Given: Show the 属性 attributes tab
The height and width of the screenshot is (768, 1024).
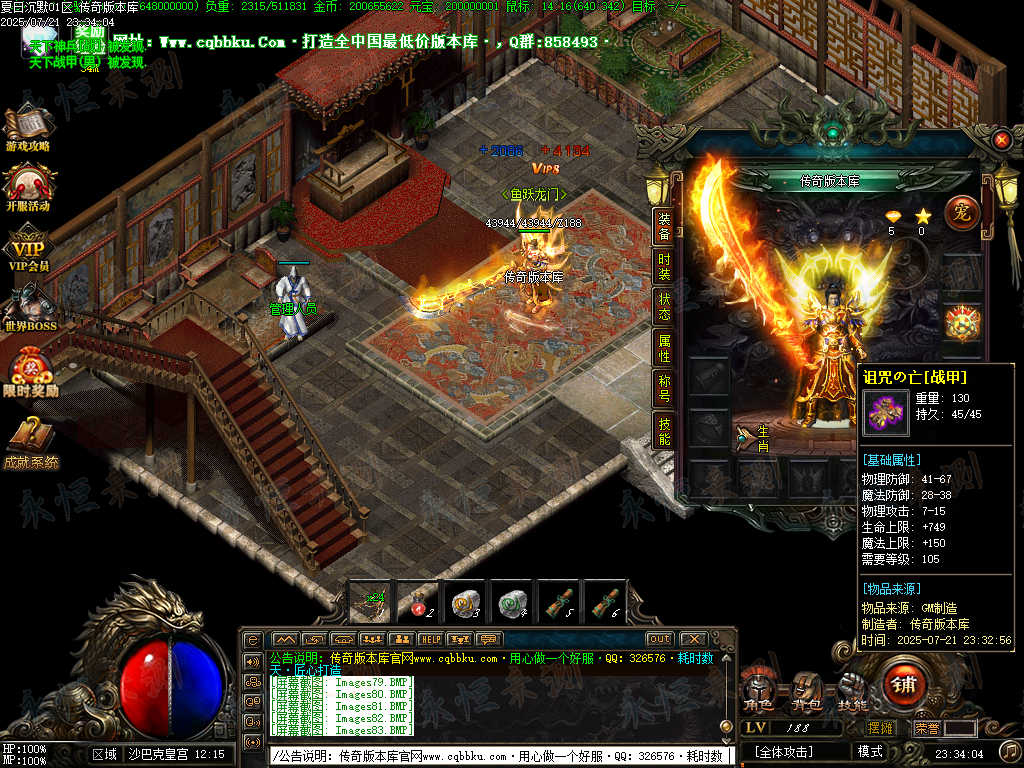Looking at the screenshot, I should (664, 349).
